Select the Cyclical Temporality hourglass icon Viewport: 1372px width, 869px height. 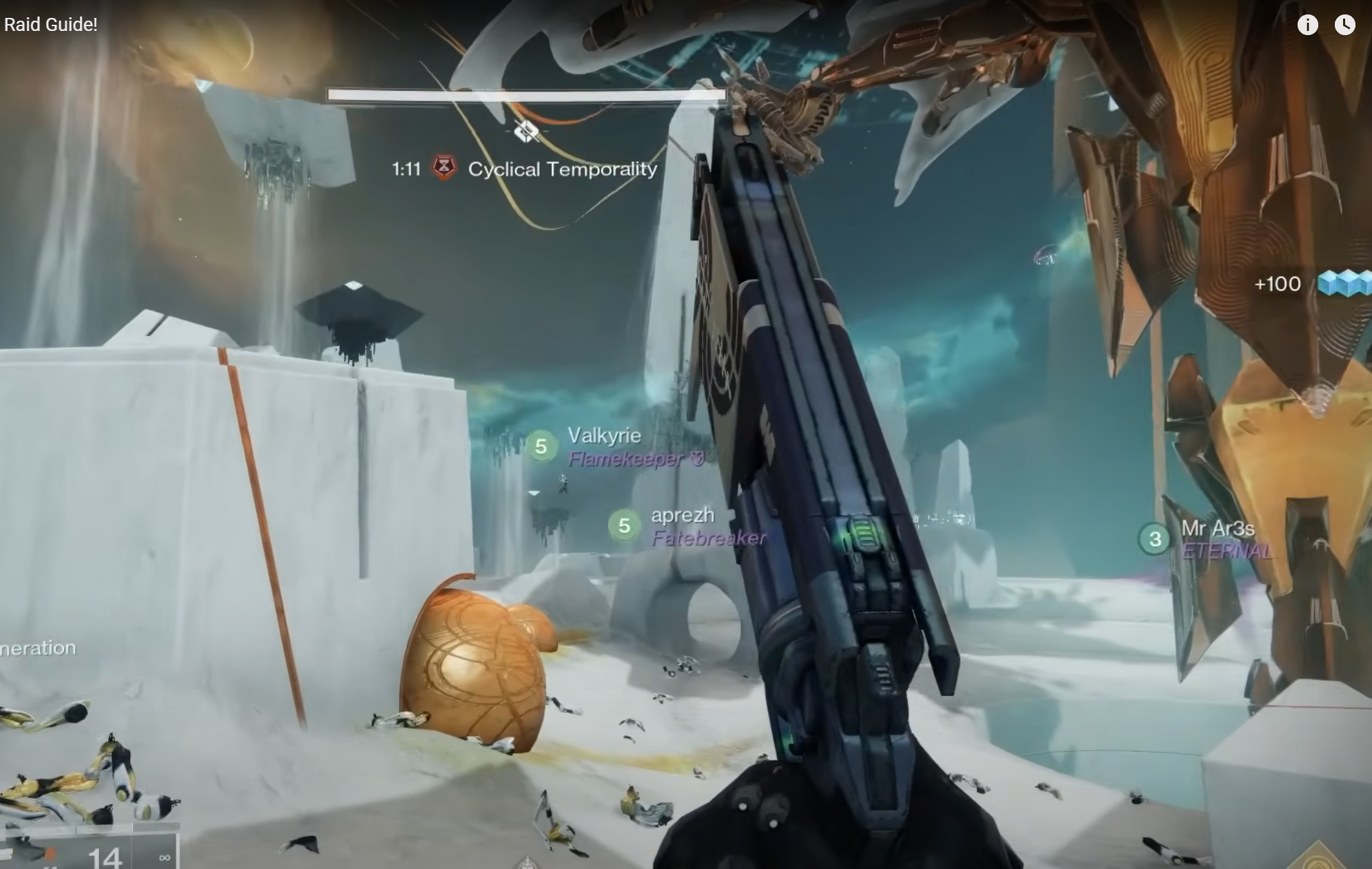pos(444,167)
